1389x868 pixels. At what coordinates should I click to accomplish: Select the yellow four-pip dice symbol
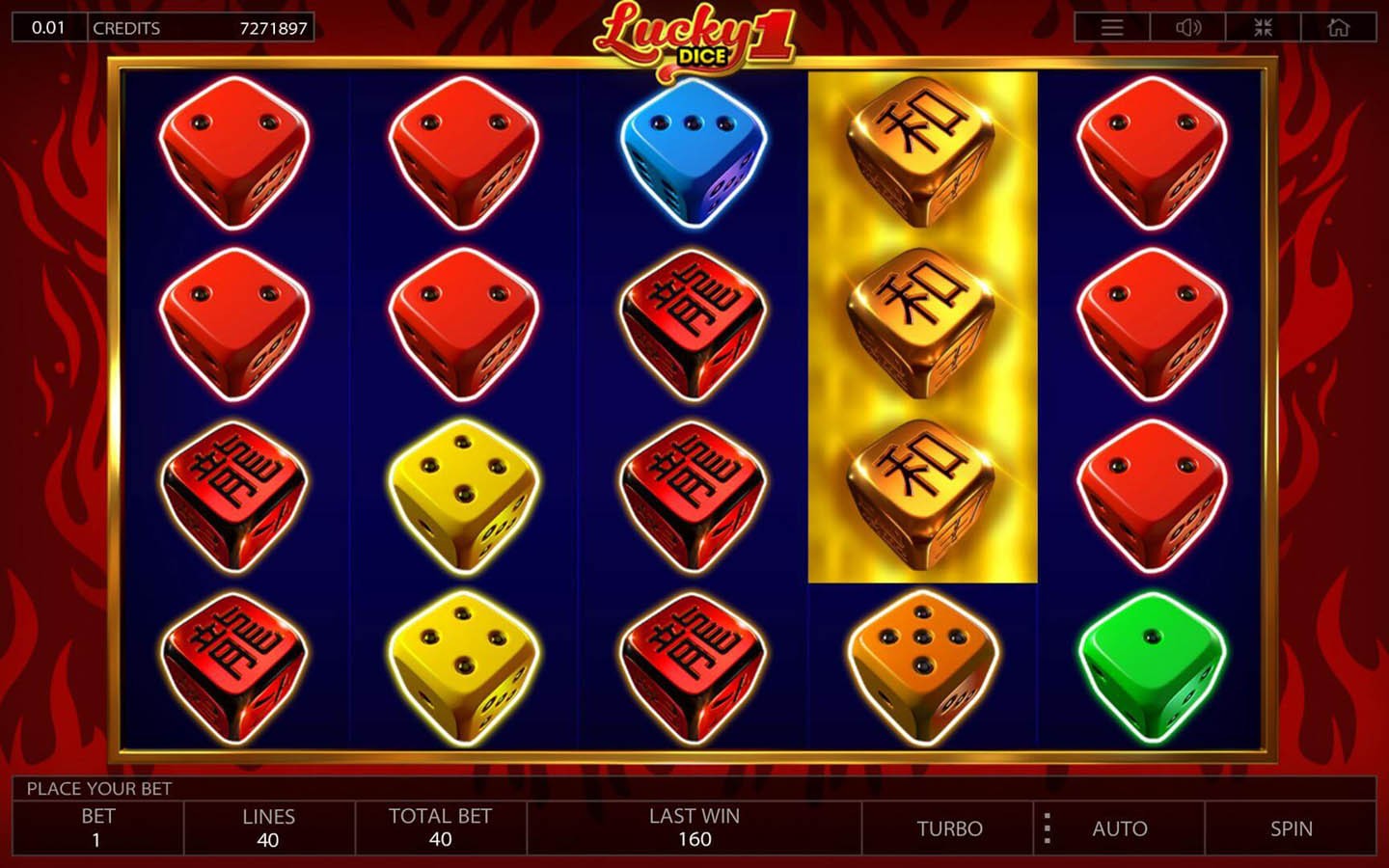464,492
